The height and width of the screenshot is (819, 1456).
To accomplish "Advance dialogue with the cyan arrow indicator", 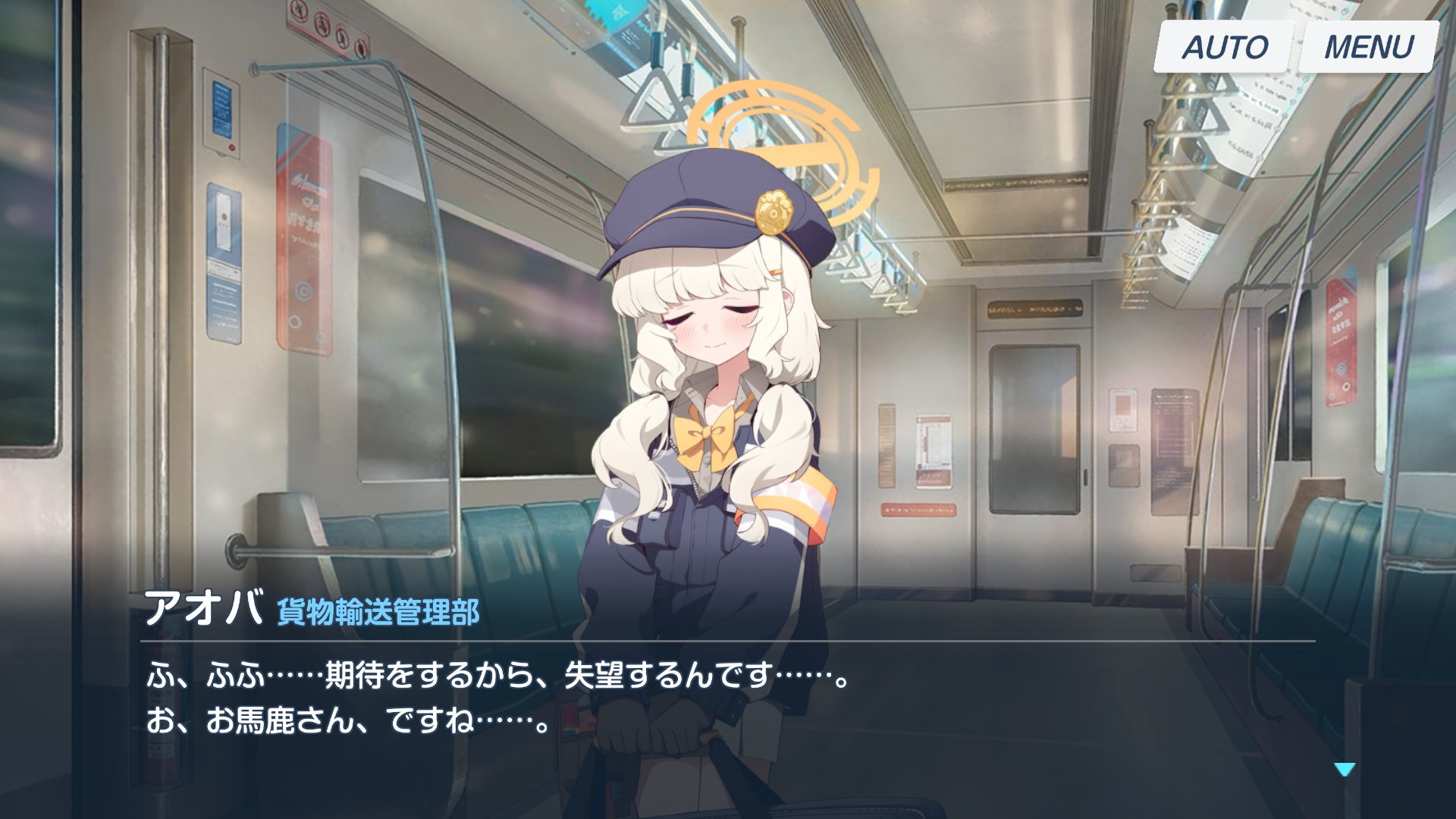I will 1344,770.
